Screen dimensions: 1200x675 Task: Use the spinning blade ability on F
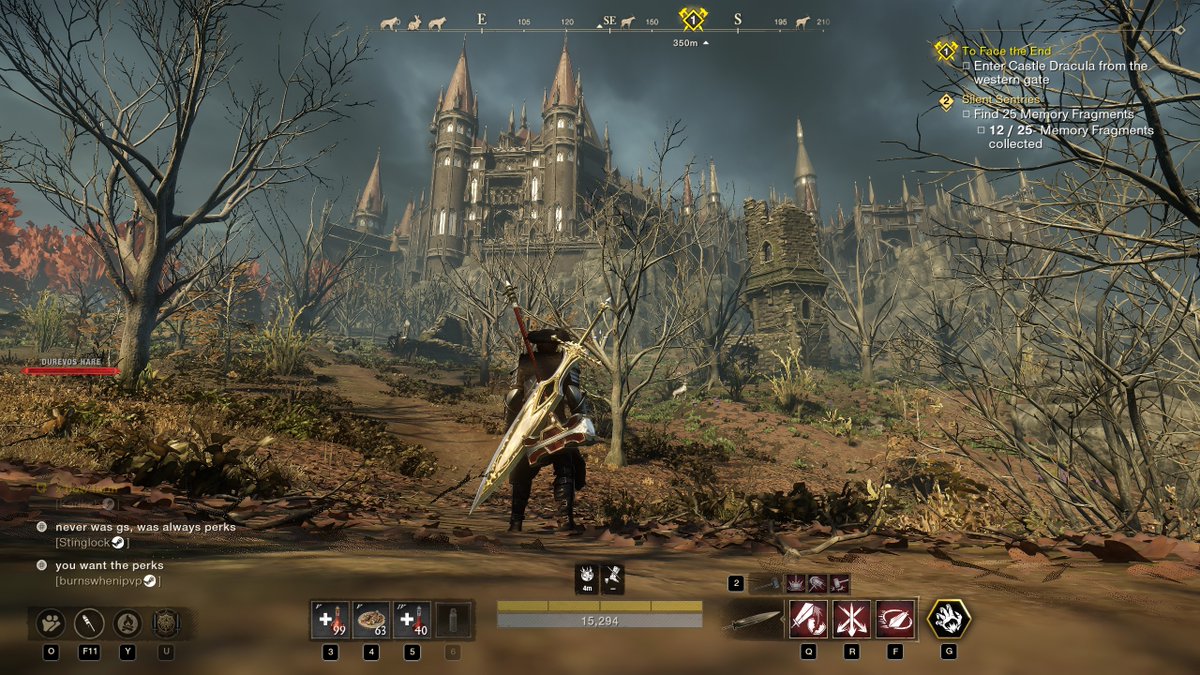[894, 619]
